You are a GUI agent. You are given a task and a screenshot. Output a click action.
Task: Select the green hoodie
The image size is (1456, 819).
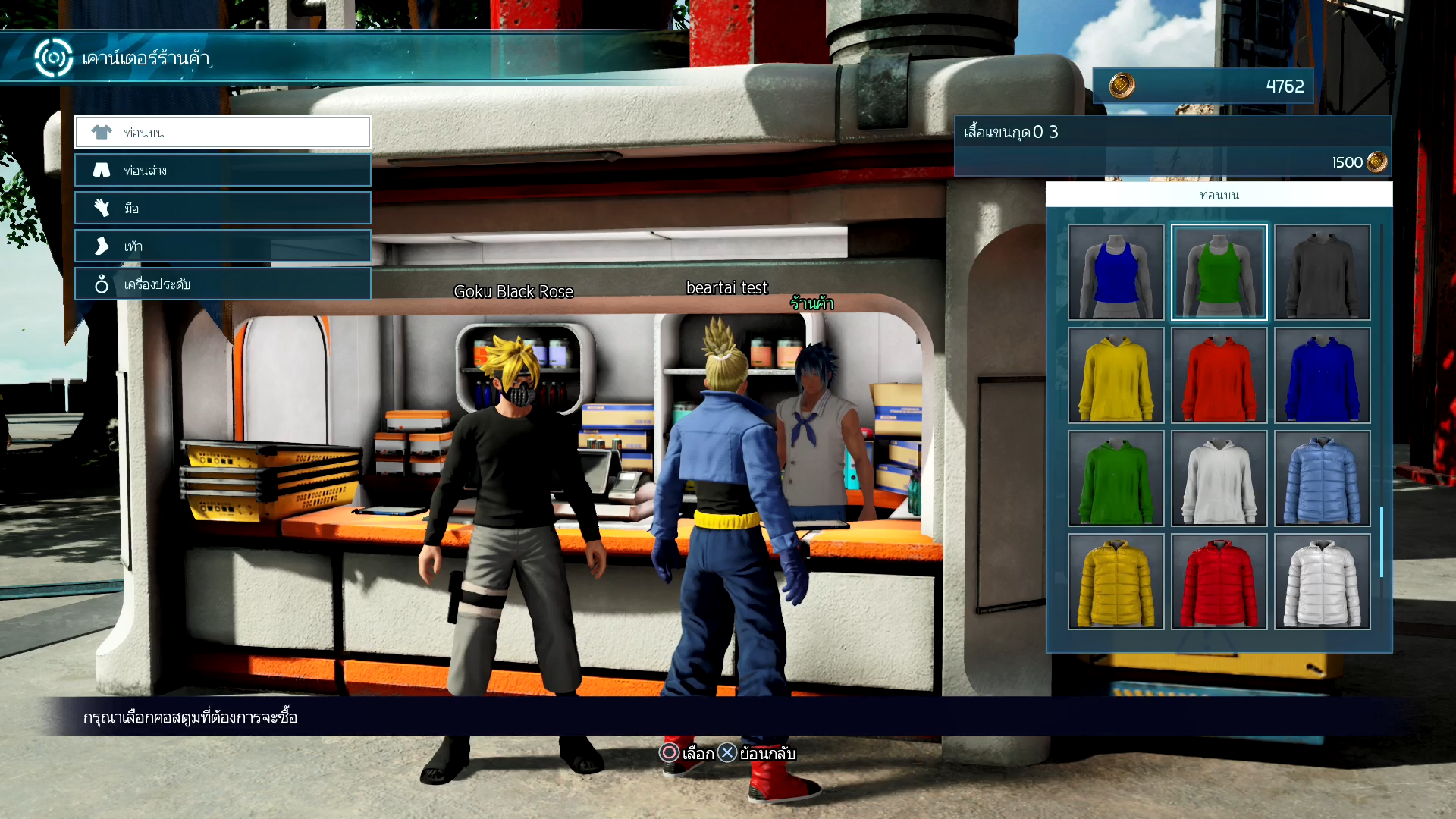pos(1116,479)
